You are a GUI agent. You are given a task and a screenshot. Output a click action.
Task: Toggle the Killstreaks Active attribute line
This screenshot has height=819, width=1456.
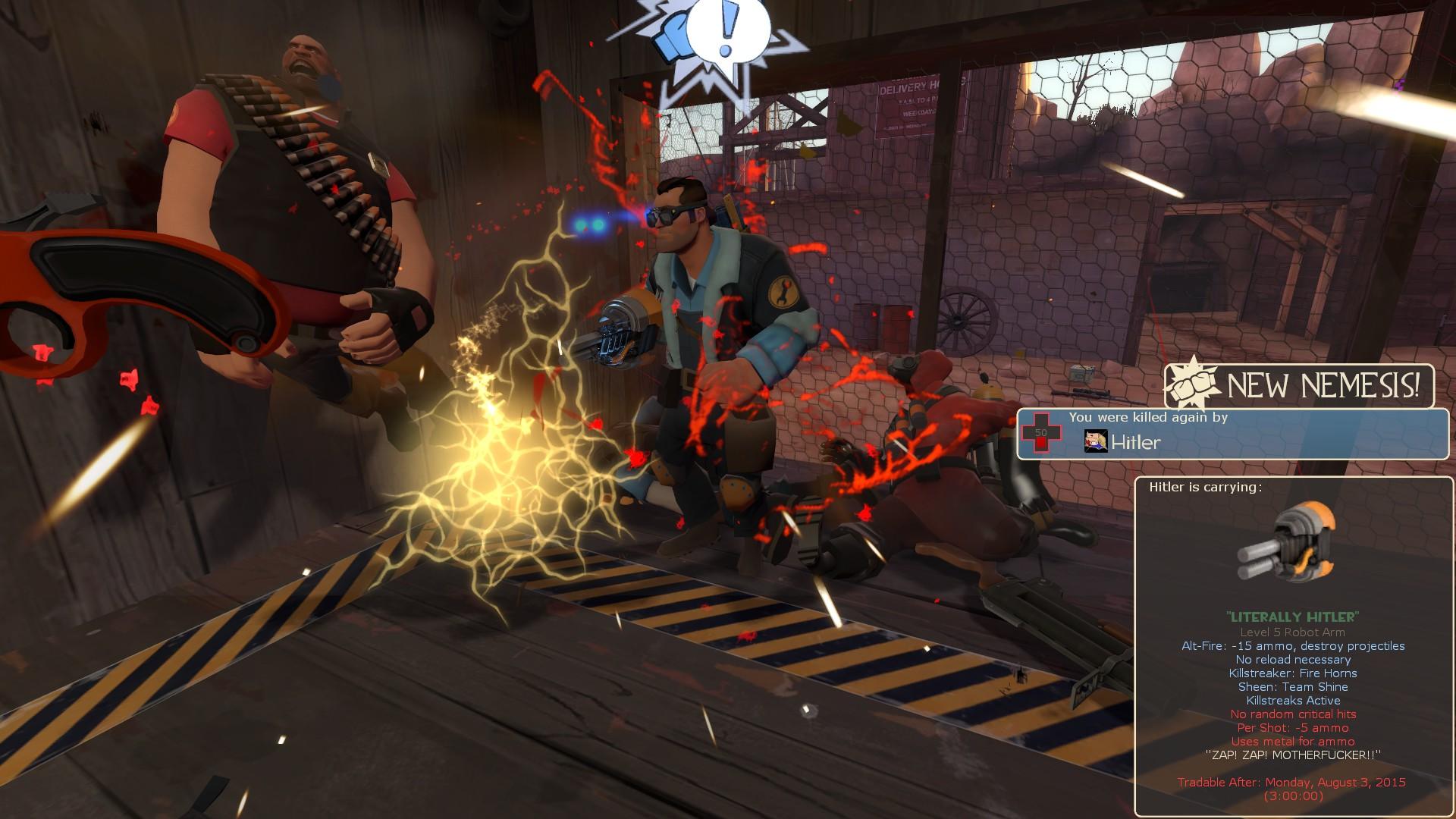[1291, 700]
